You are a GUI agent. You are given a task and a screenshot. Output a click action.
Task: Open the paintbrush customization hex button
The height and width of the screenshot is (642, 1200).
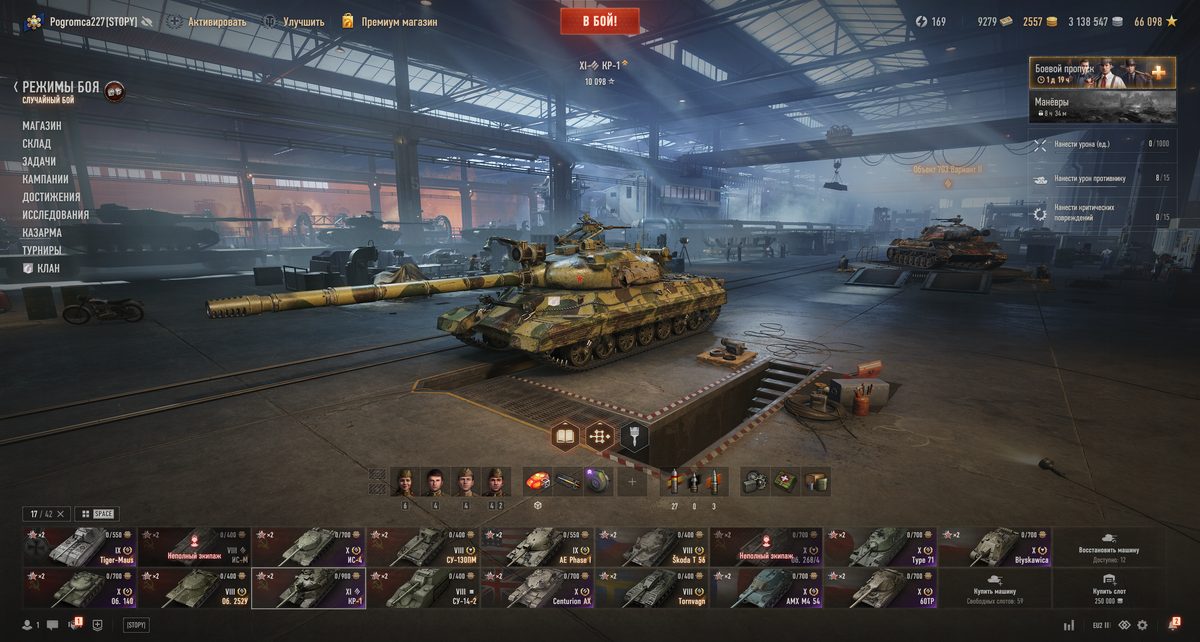(634, 436)
